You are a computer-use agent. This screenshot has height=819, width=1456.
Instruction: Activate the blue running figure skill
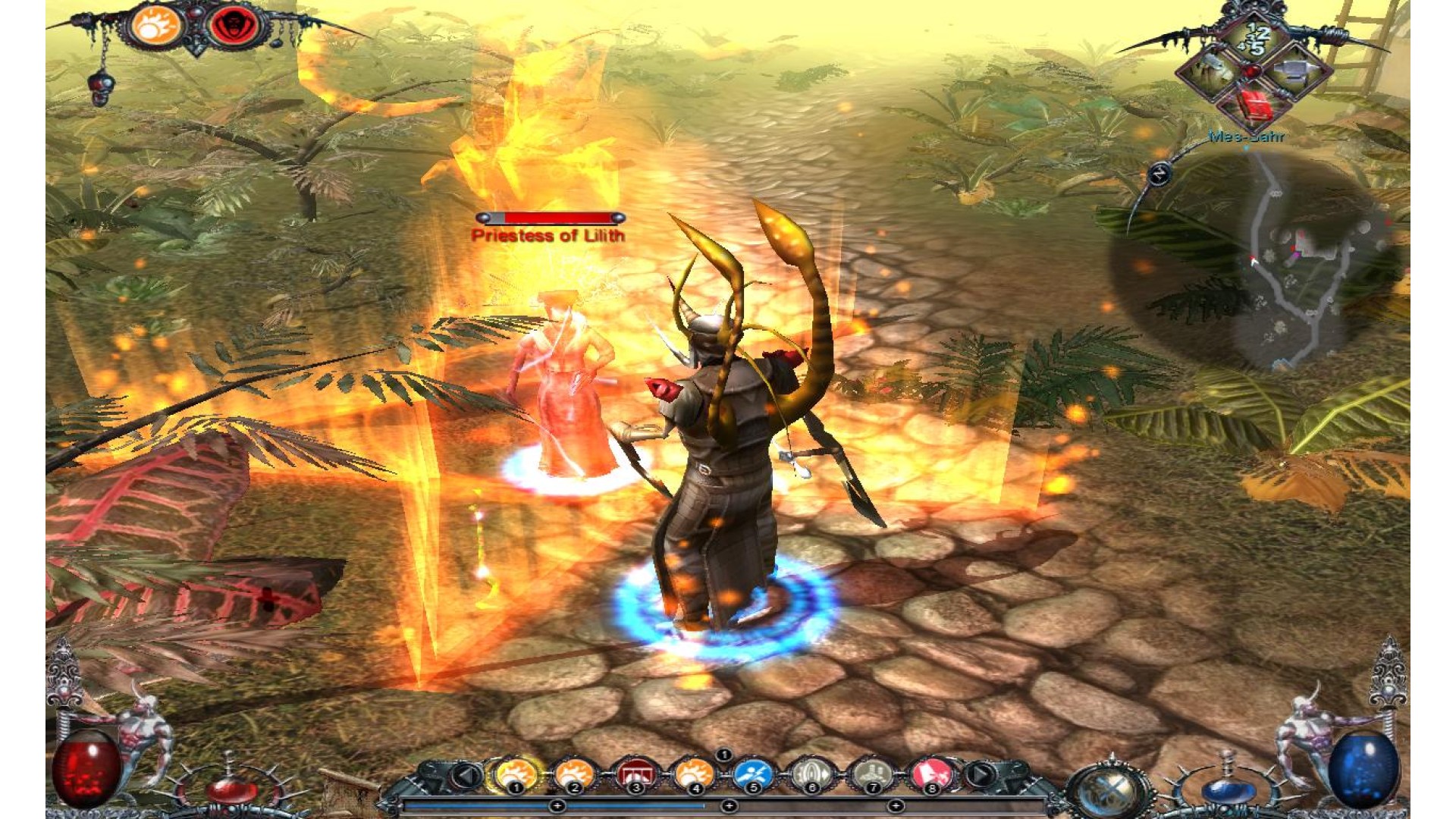[753, 774]
